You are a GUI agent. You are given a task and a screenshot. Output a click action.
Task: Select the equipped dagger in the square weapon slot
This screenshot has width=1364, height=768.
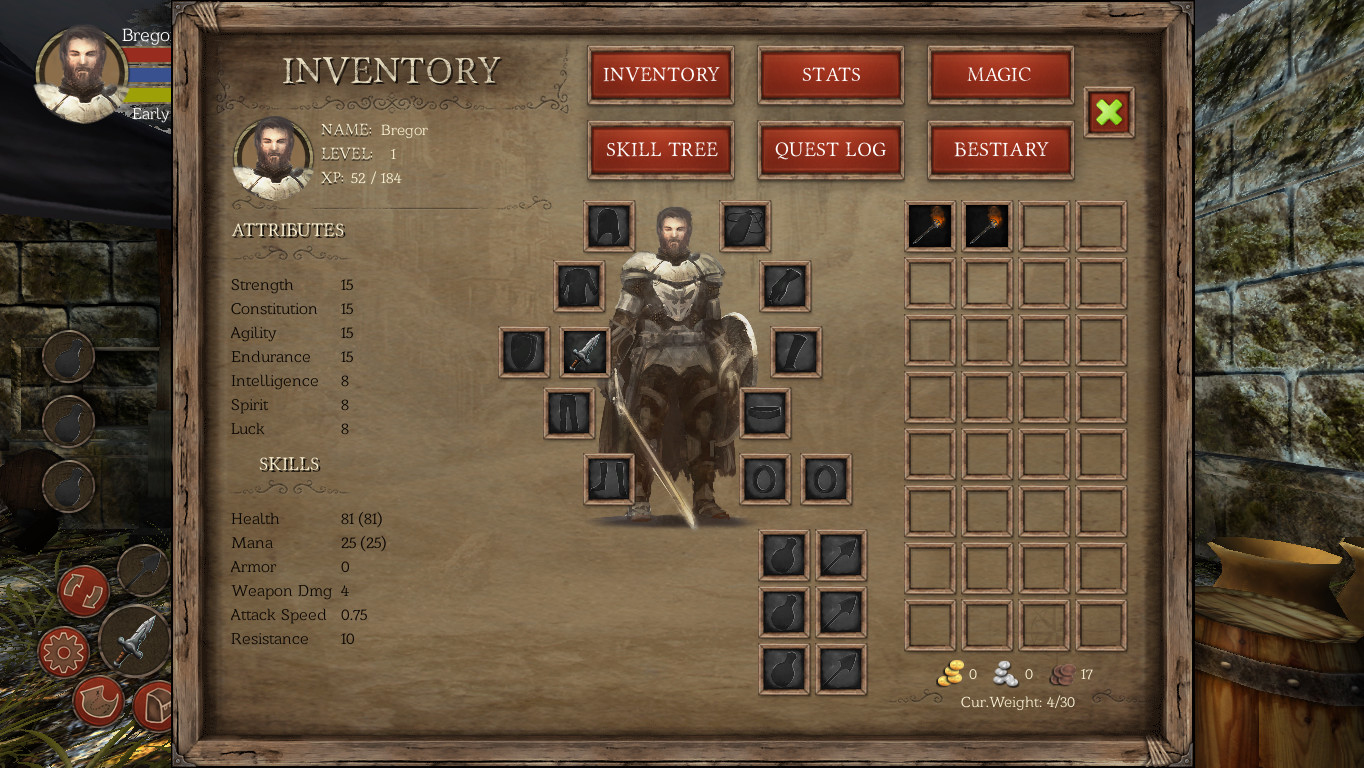pyautogui.click(x=585, y=352)
